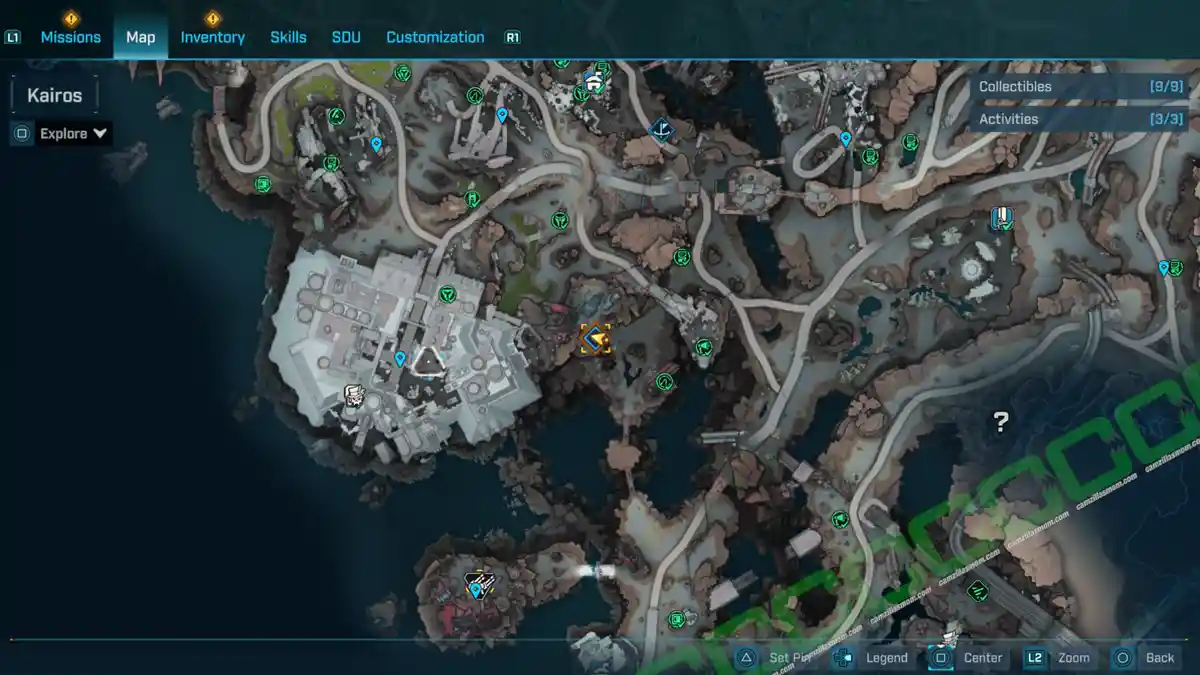Select the Kairos region label

click(55, 96)
